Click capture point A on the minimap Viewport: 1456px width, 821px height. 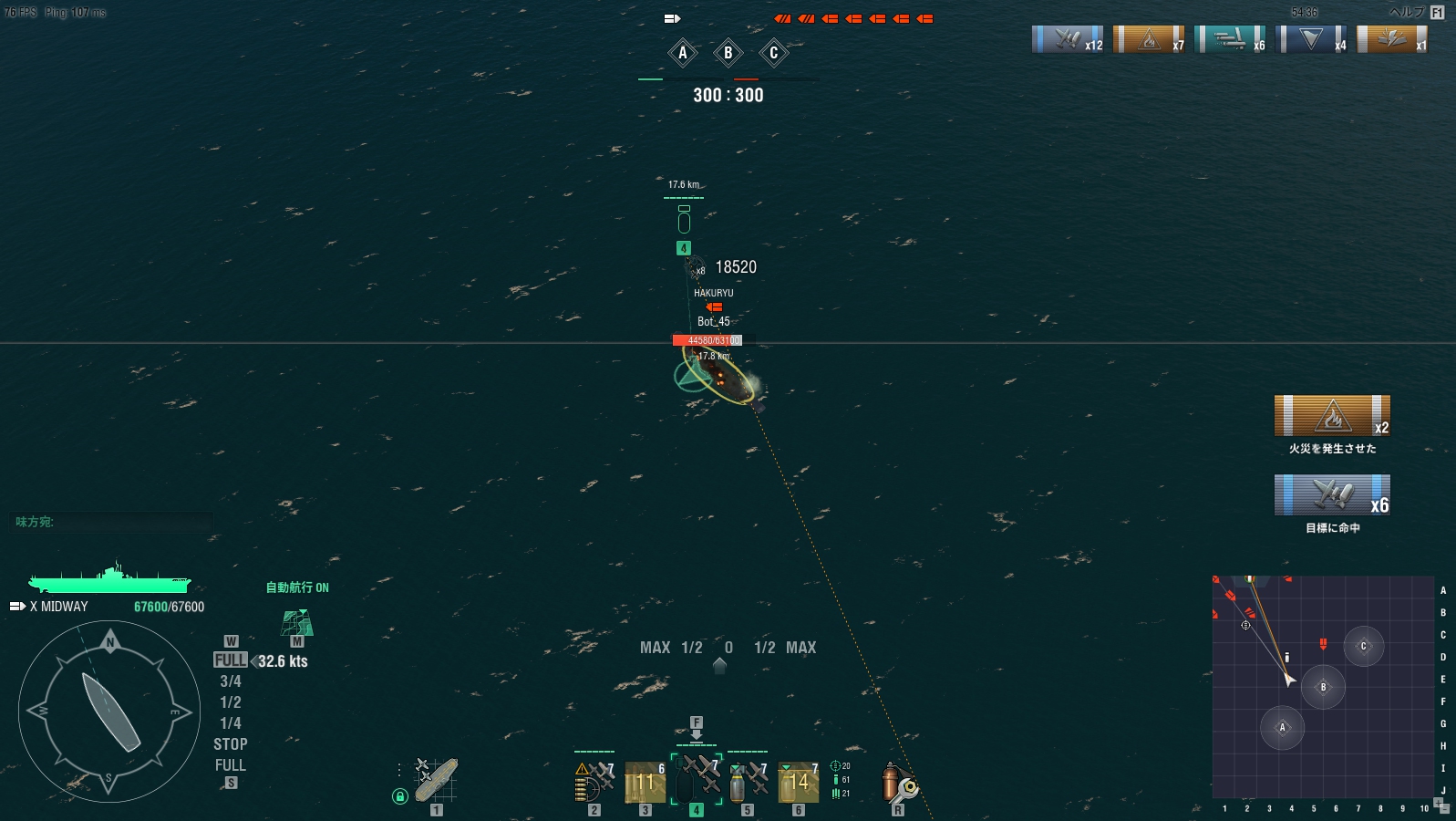pyautogui.click(x=1282, y=727)
